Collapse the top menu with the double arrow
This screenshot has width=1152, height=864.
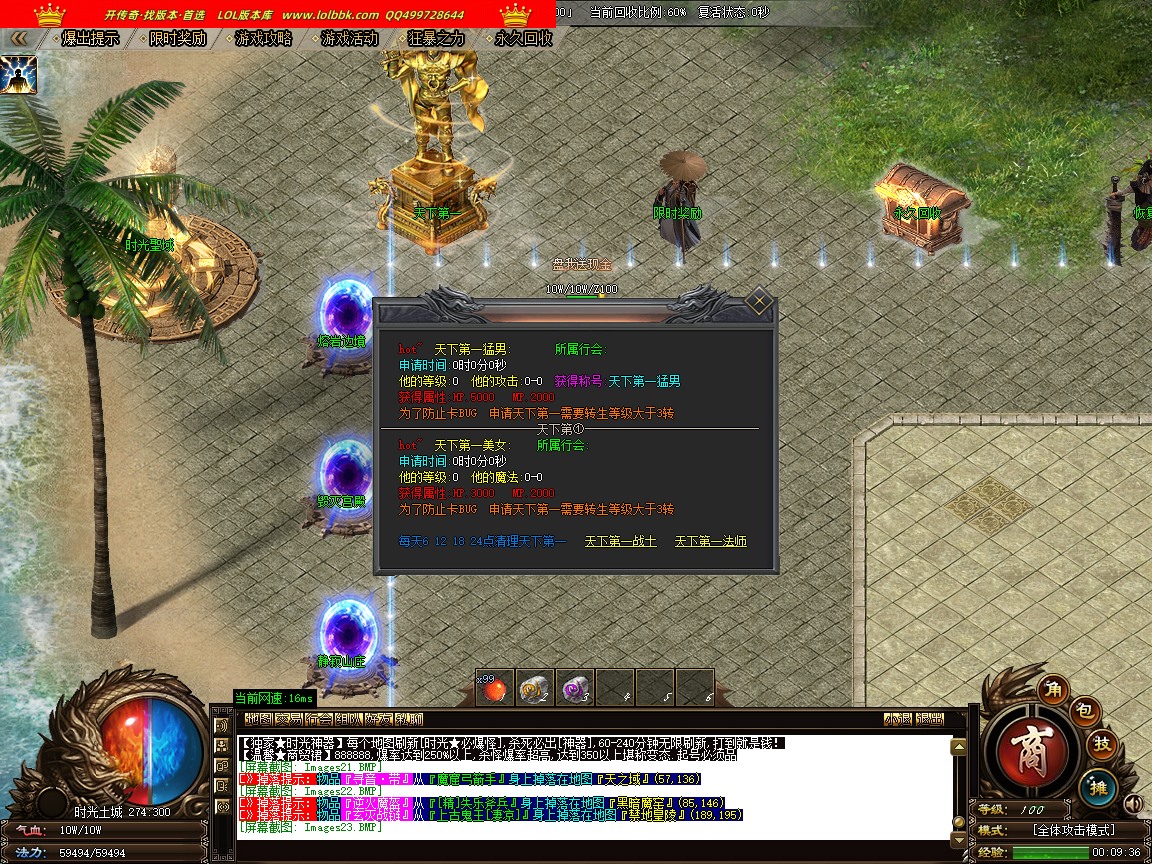pyautogui.click(x=19, y=39)
